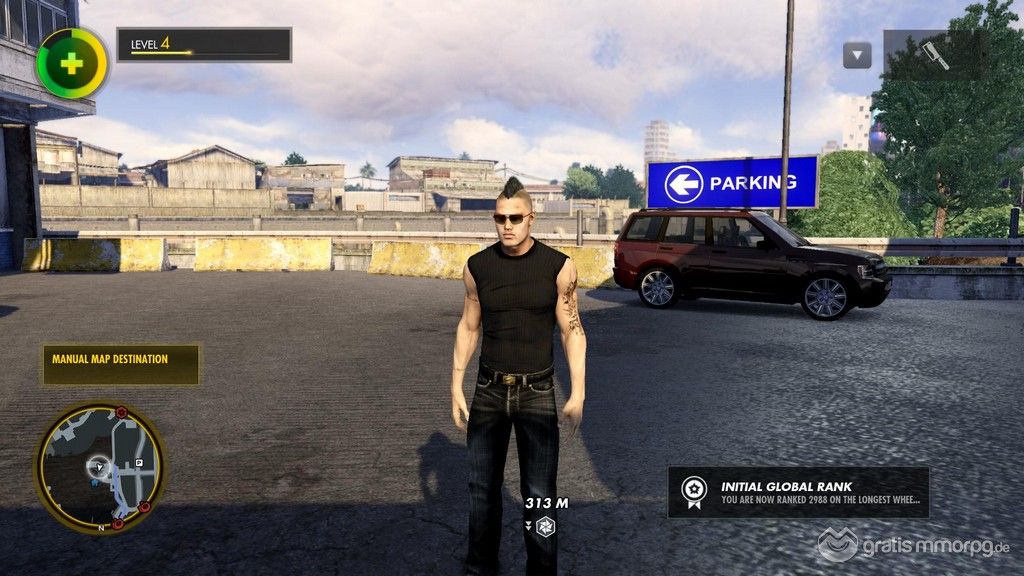Viewport: 1024px width, 576px height.
Task: Click the circular minimap
Action: [x=100, y=467]
